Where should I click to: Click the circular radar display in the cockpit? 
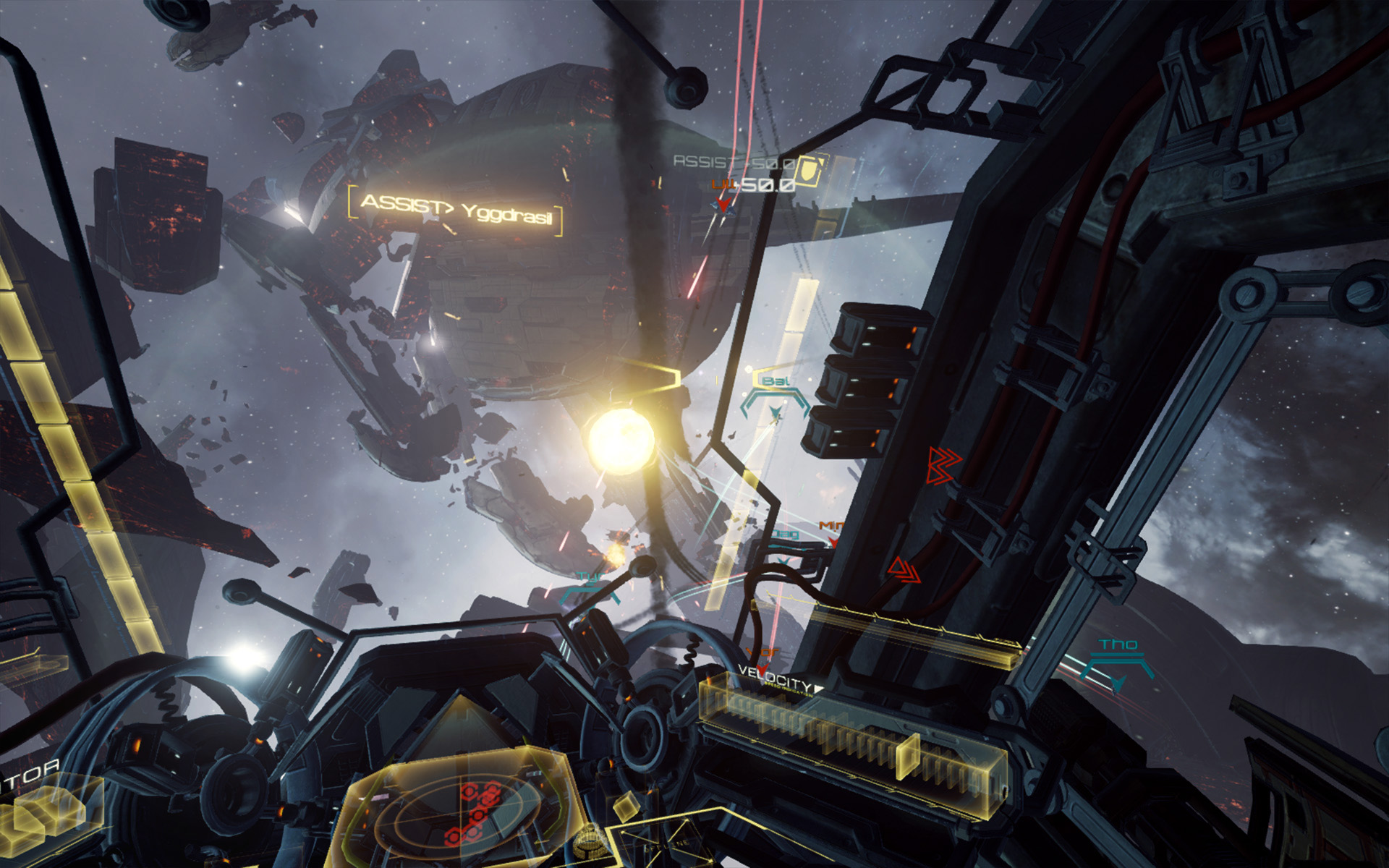[x=459, y=816]
